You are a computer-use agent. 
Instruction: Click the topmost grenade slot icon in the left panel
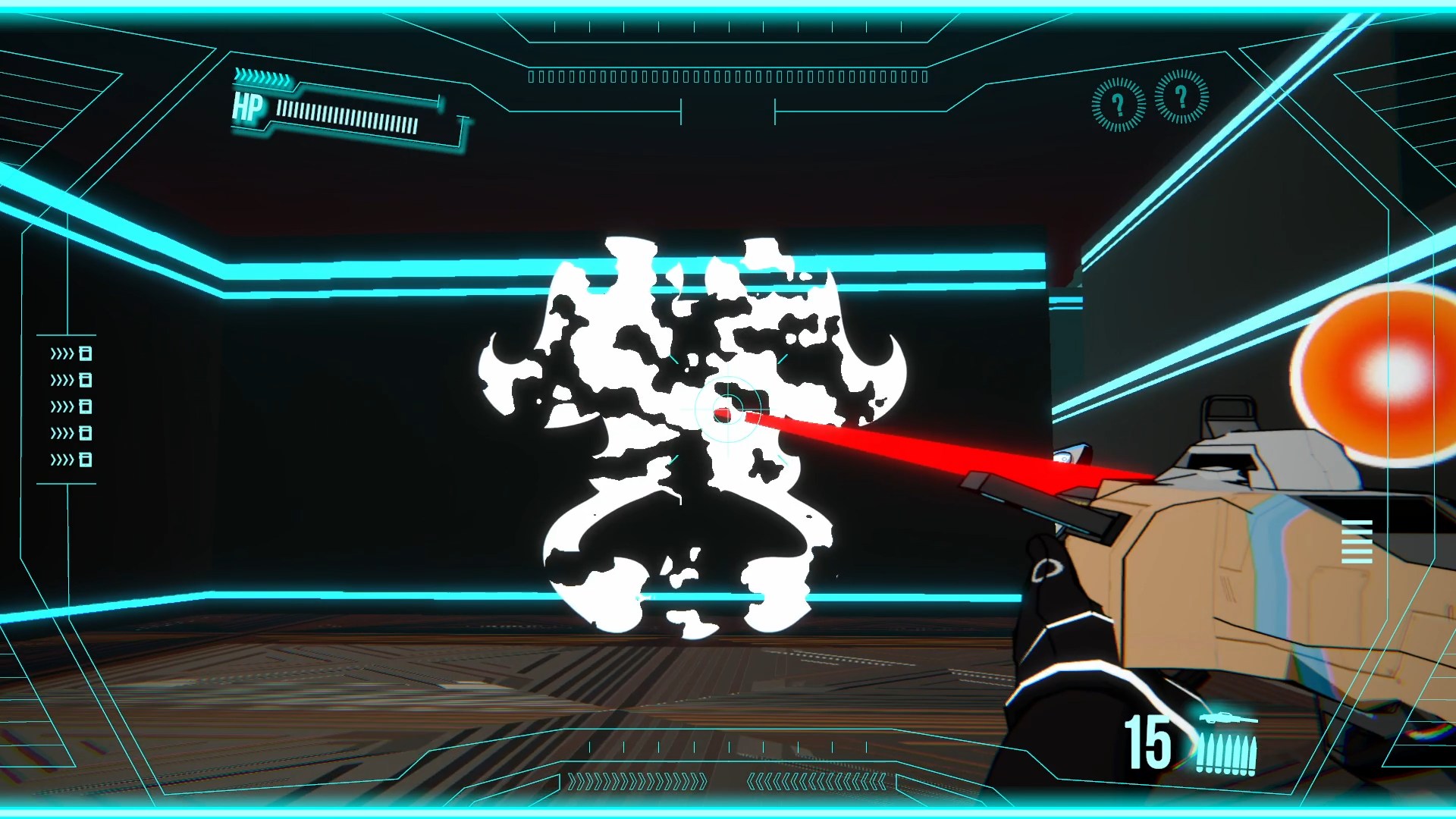pyautogui.click(x=86, y=353)
